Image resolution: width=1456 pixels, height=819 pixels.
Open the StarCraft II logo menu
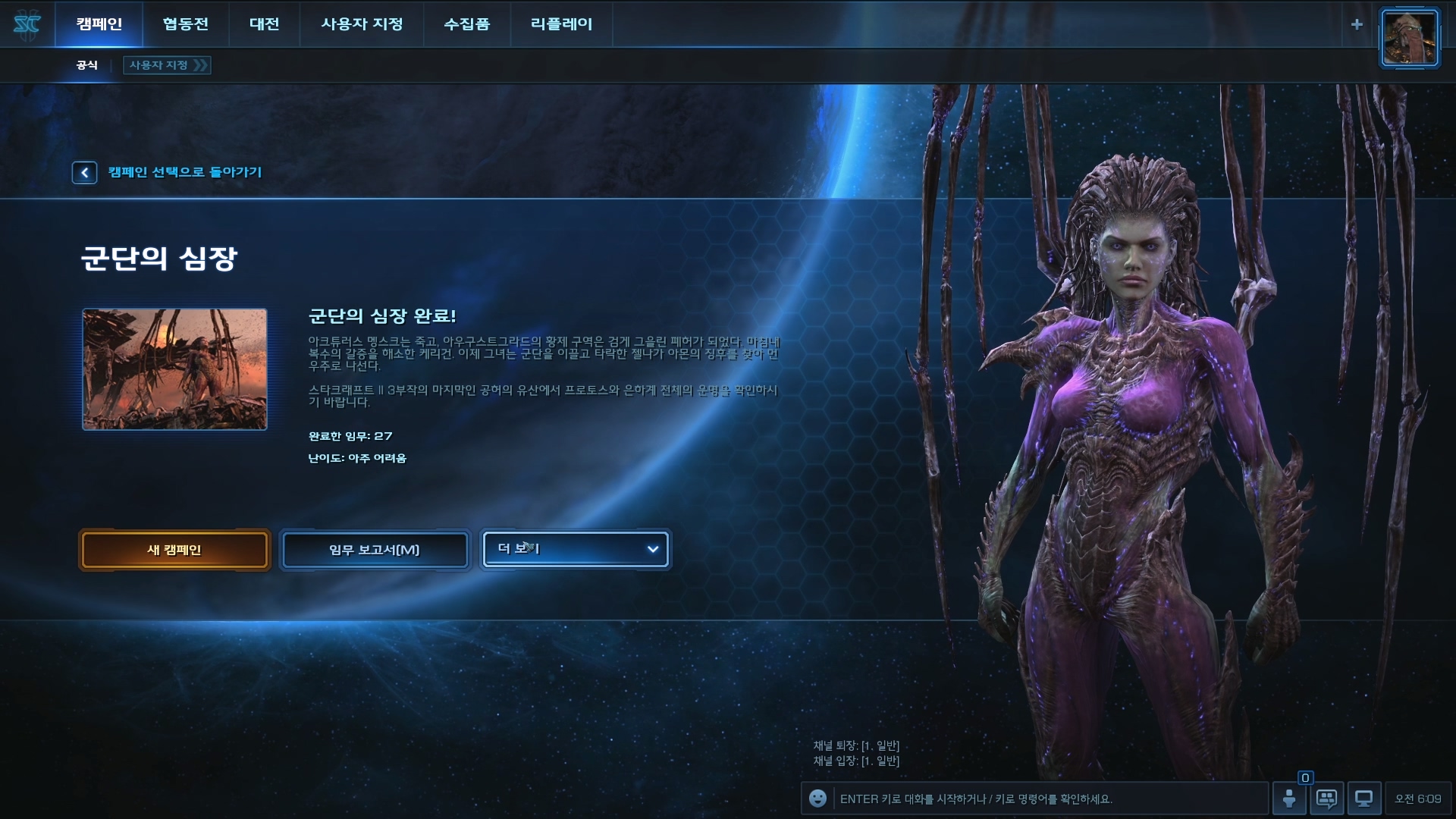click(x=27, y=25)
